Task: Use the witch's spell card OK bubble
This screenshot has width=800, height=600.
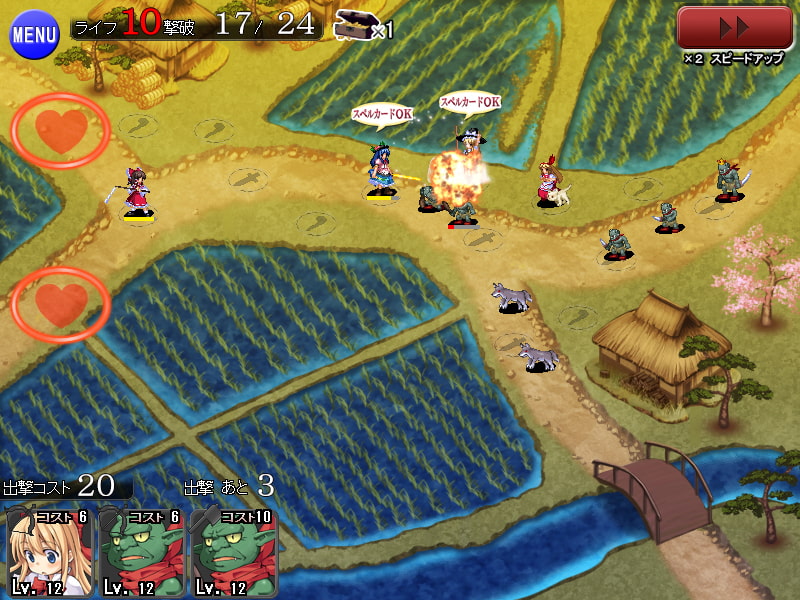Action: 470,102
